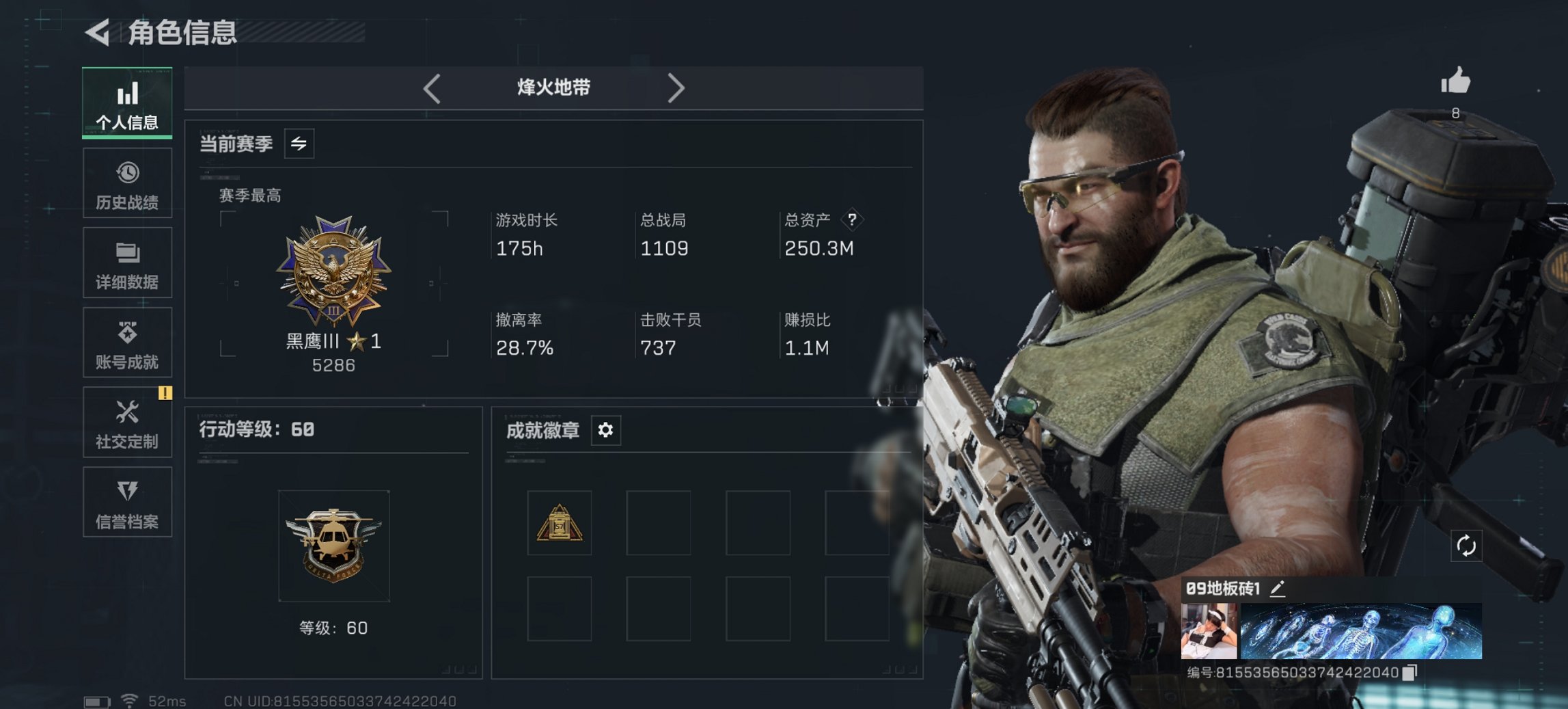Image resolution: width=1568 pixels, height=709 pixels.
Task: Click the season switch icon beside 当前赛季
Action: tap(297, 144)
